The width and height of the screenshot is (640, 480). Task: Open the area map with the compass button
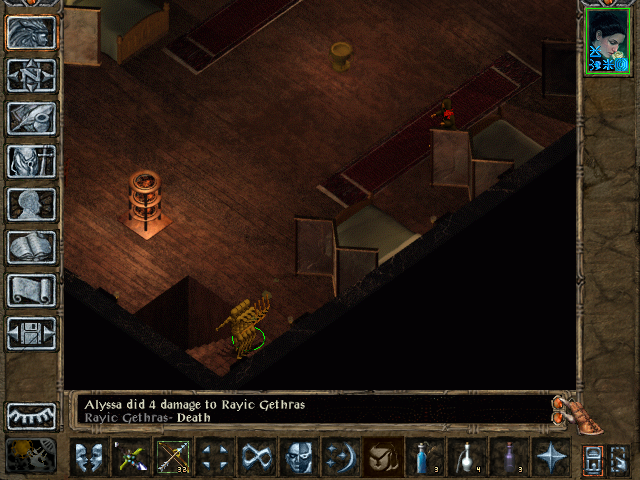click(x=31, y=74)
